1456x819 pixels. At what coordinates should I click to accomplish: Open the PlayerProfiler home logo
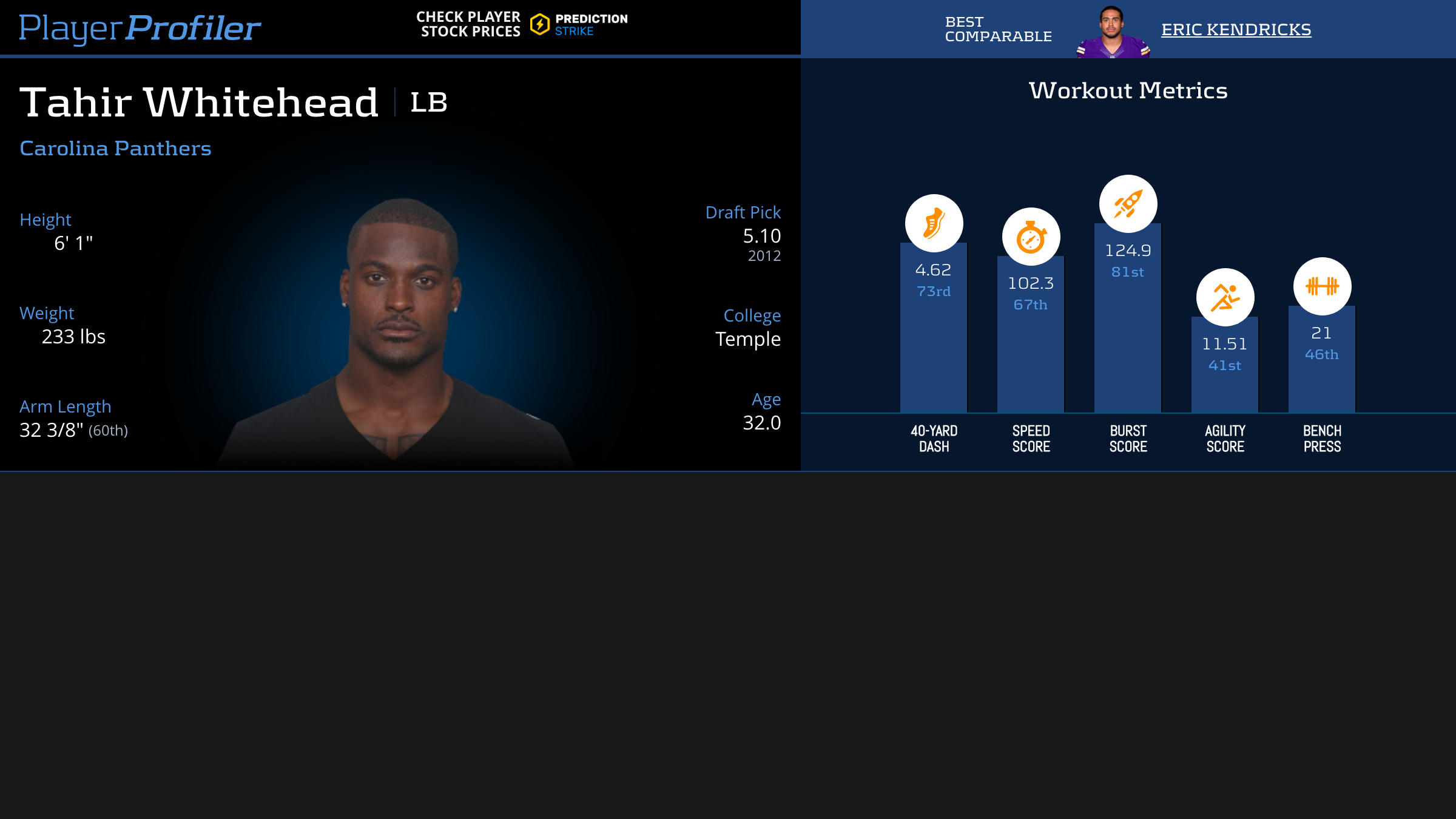[140, 28]
